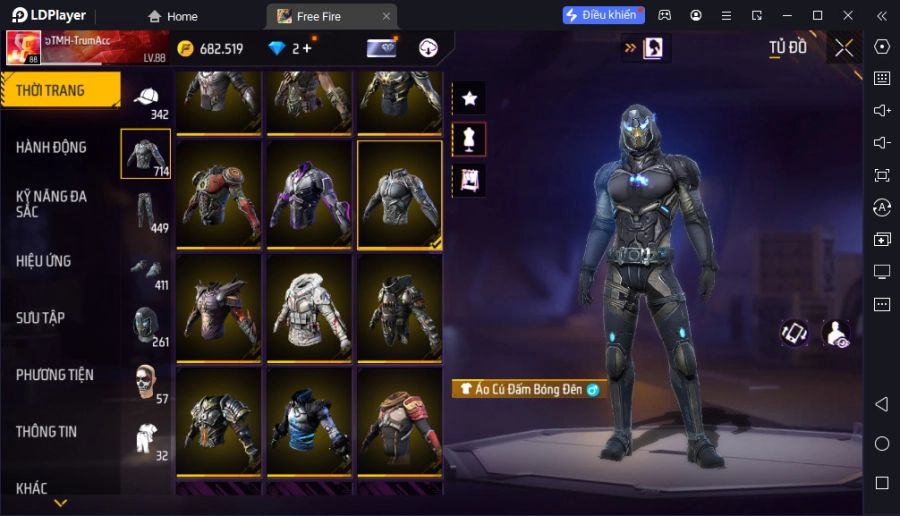Open the Thời Trang category

point(60,90)
